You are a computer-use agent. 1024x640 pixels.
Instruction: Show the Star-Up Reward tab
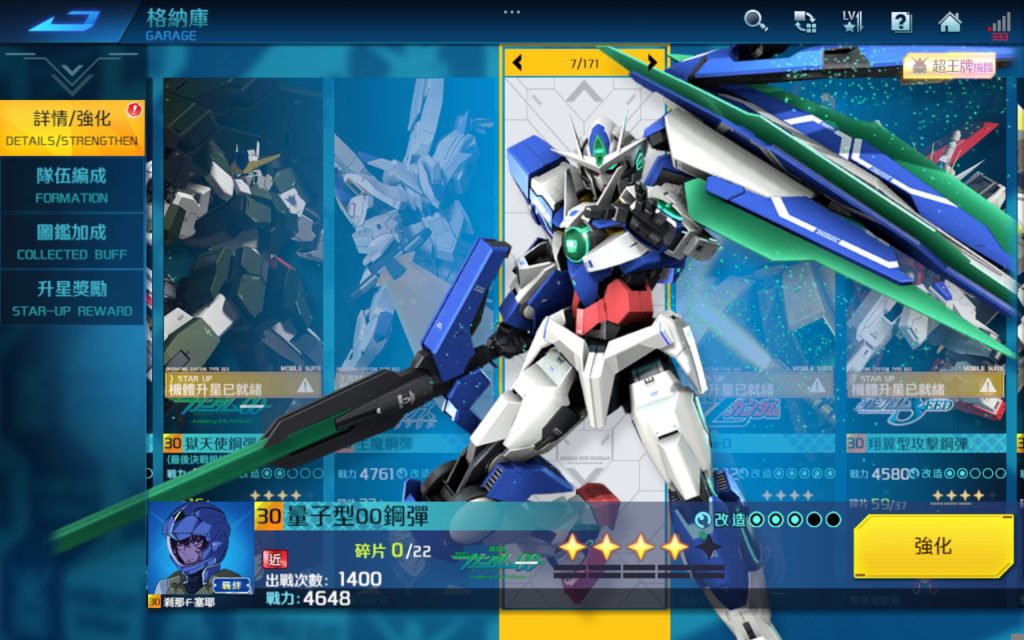(72, 298)
